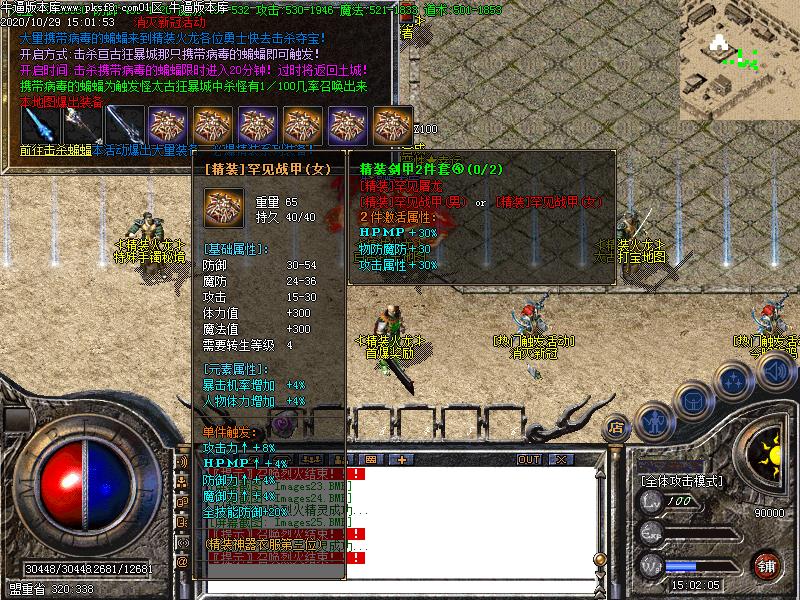Open the shop with the '店' button
Viewport: 800px width, 600px height.
(x=617, y=428)
